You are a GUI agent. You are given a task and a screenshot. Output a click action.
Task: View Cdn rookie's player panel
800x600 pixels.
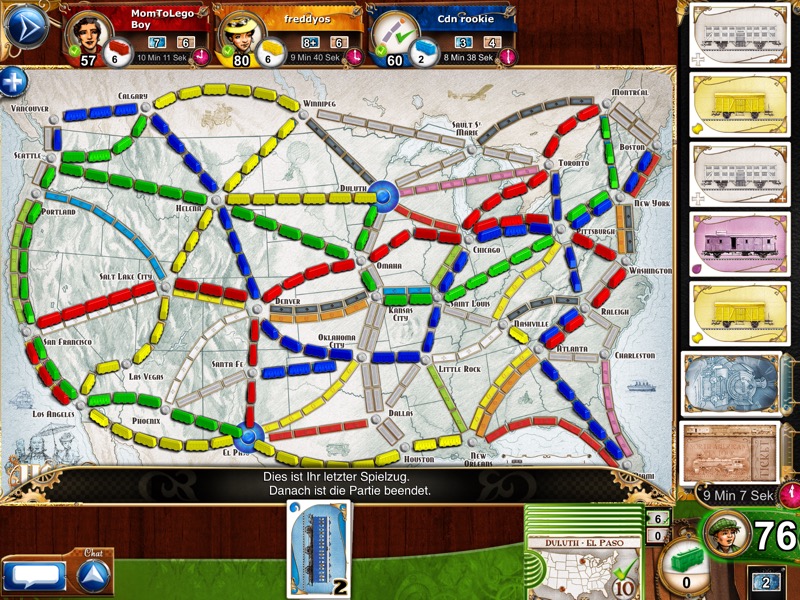coord(440,34)
